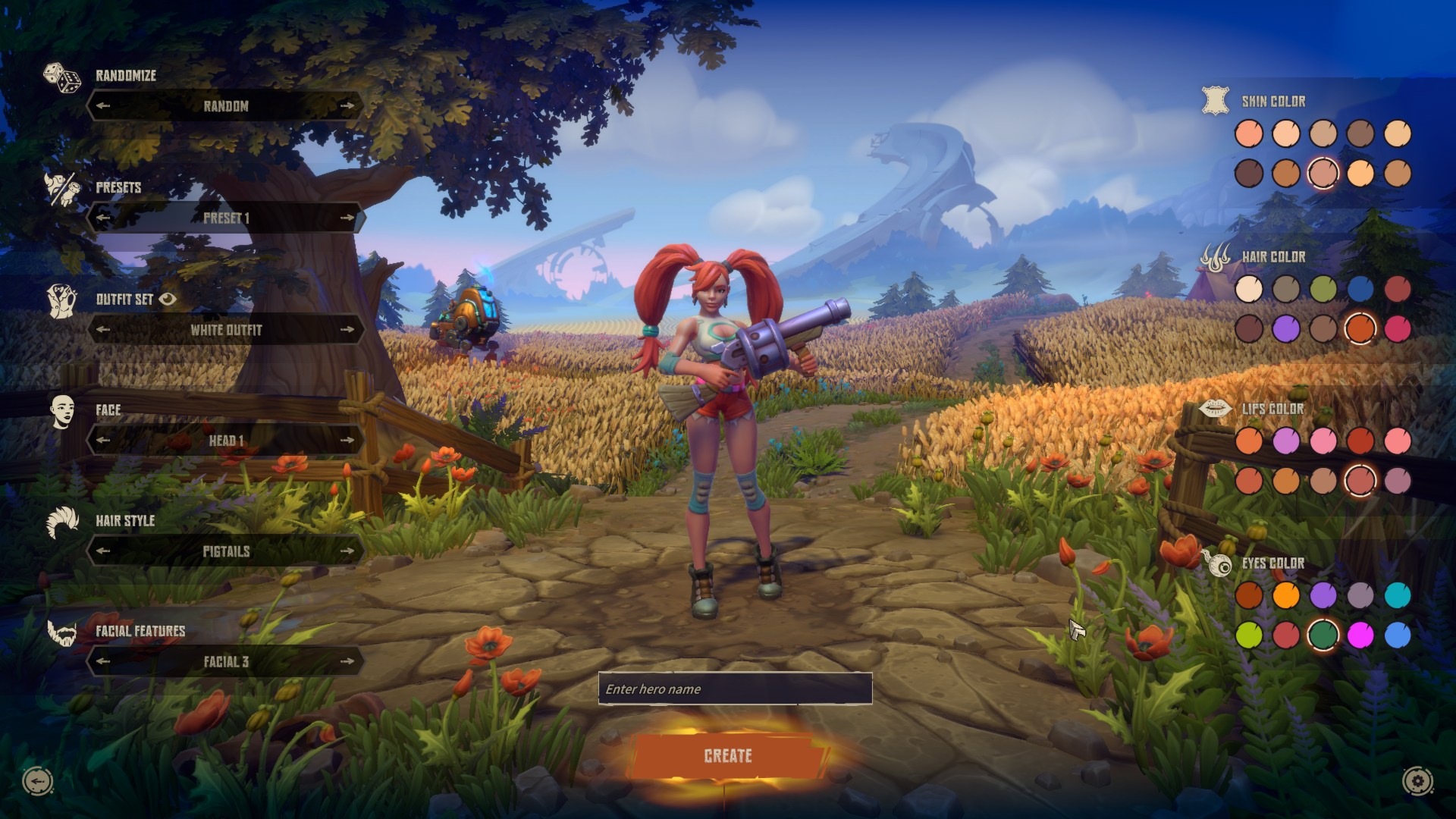Viewport: 1456px width, 819px height.
Task: Choose the magenta eyes color swatch
Action: (1360, 635)
